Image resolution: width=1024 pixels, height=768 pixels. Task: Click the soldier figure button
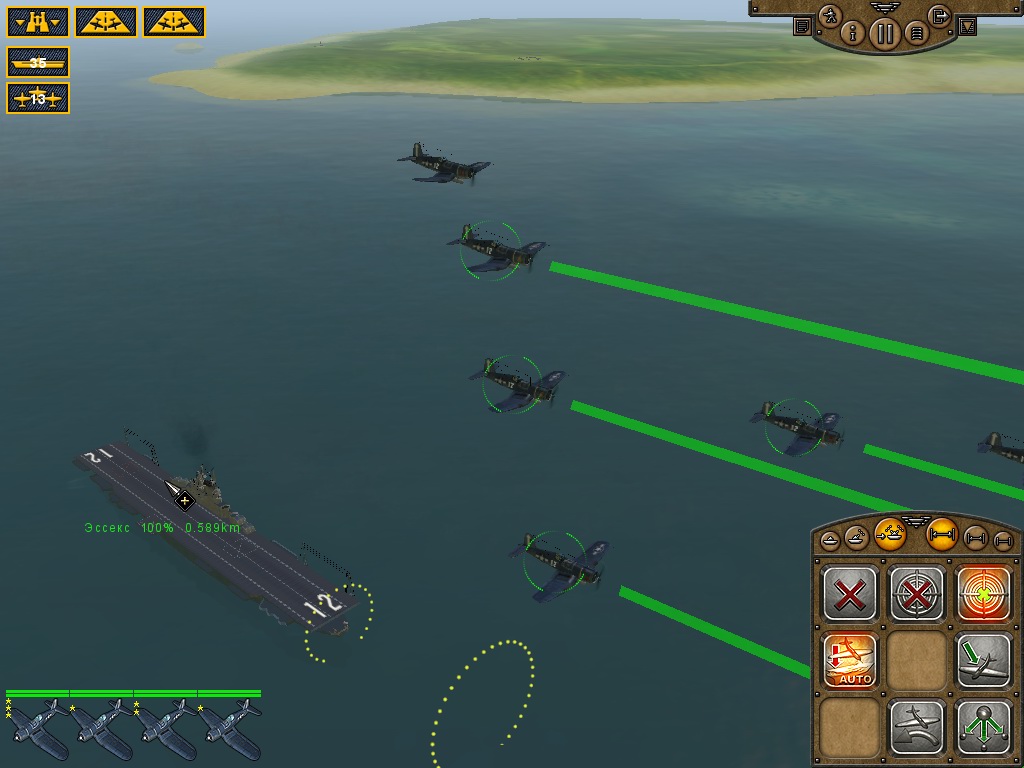pos(830,16)
